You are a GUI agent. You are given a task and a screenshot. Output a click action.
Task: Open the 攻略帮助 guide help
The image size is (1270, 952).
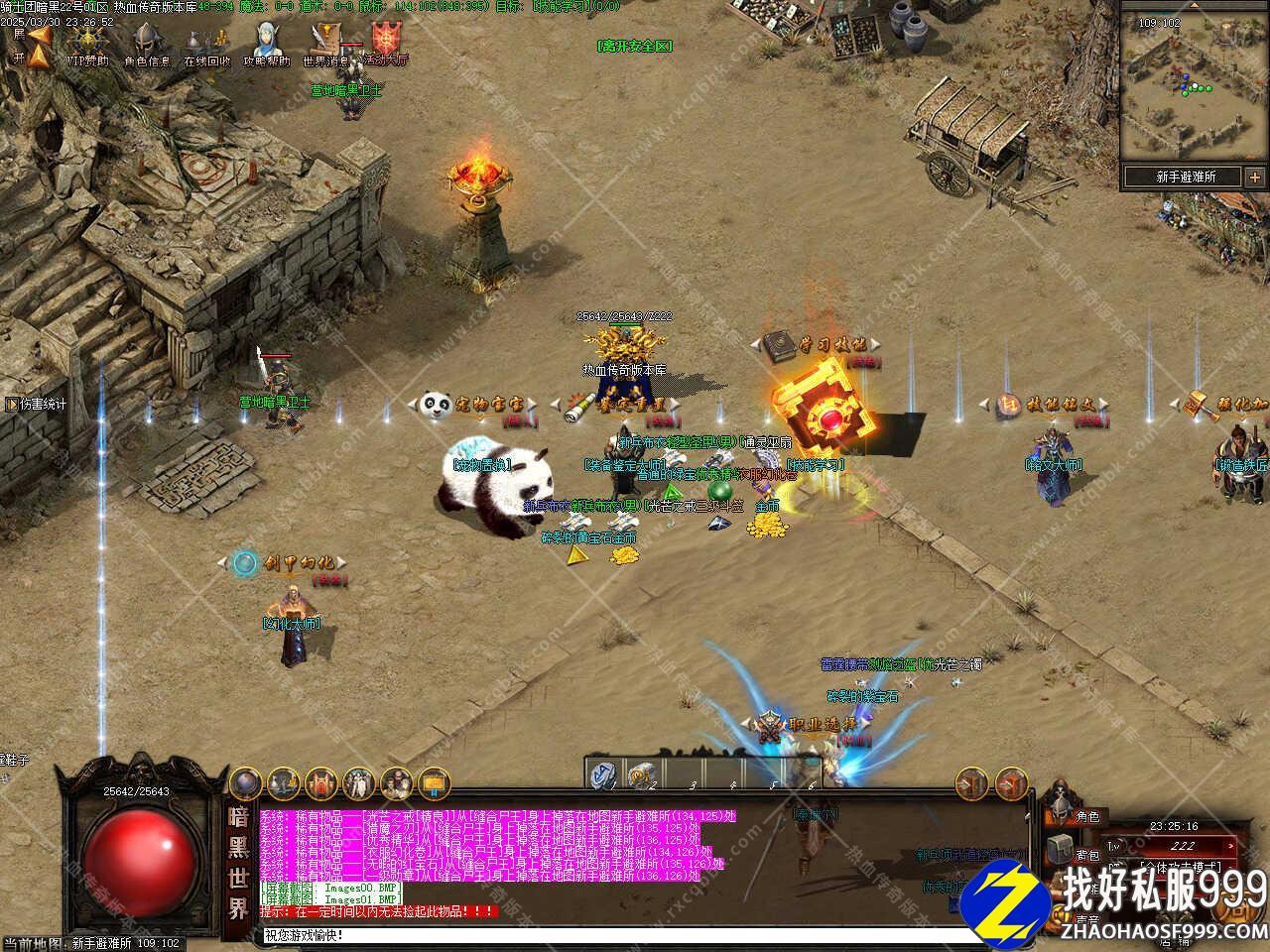[266, 45]
